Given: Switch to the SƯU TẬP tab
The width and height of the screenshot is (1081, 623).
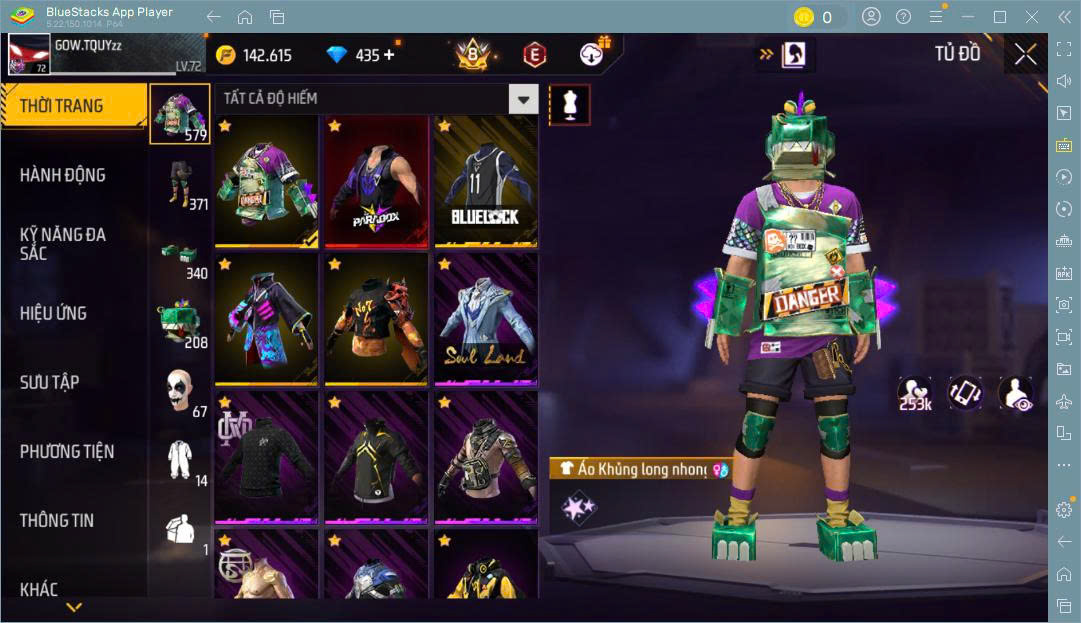Looking at the screenshot, I should coord(50,382).
